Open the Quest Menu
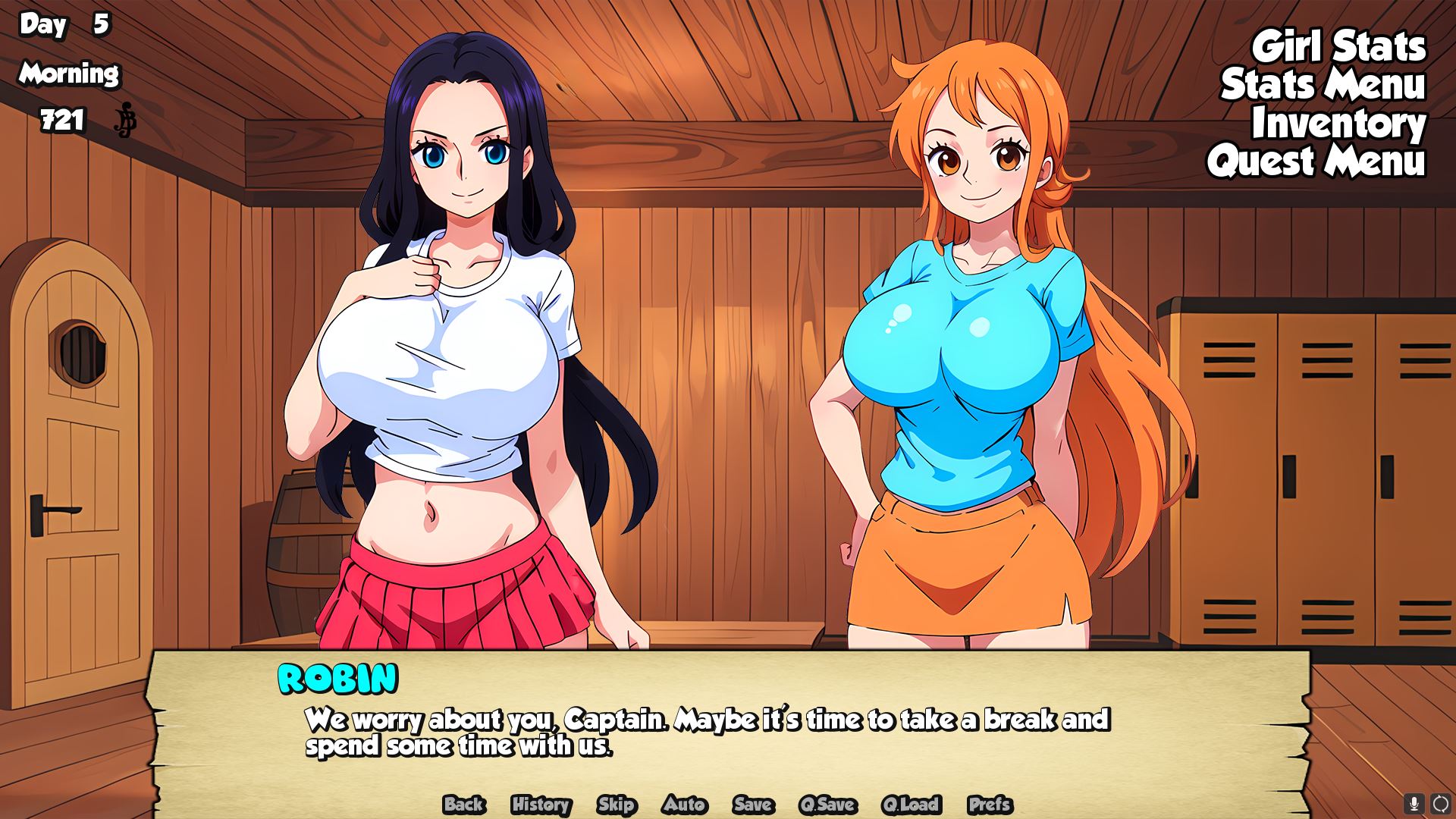This screenshot has height=819, width=1456. [x=1316, y=162]
